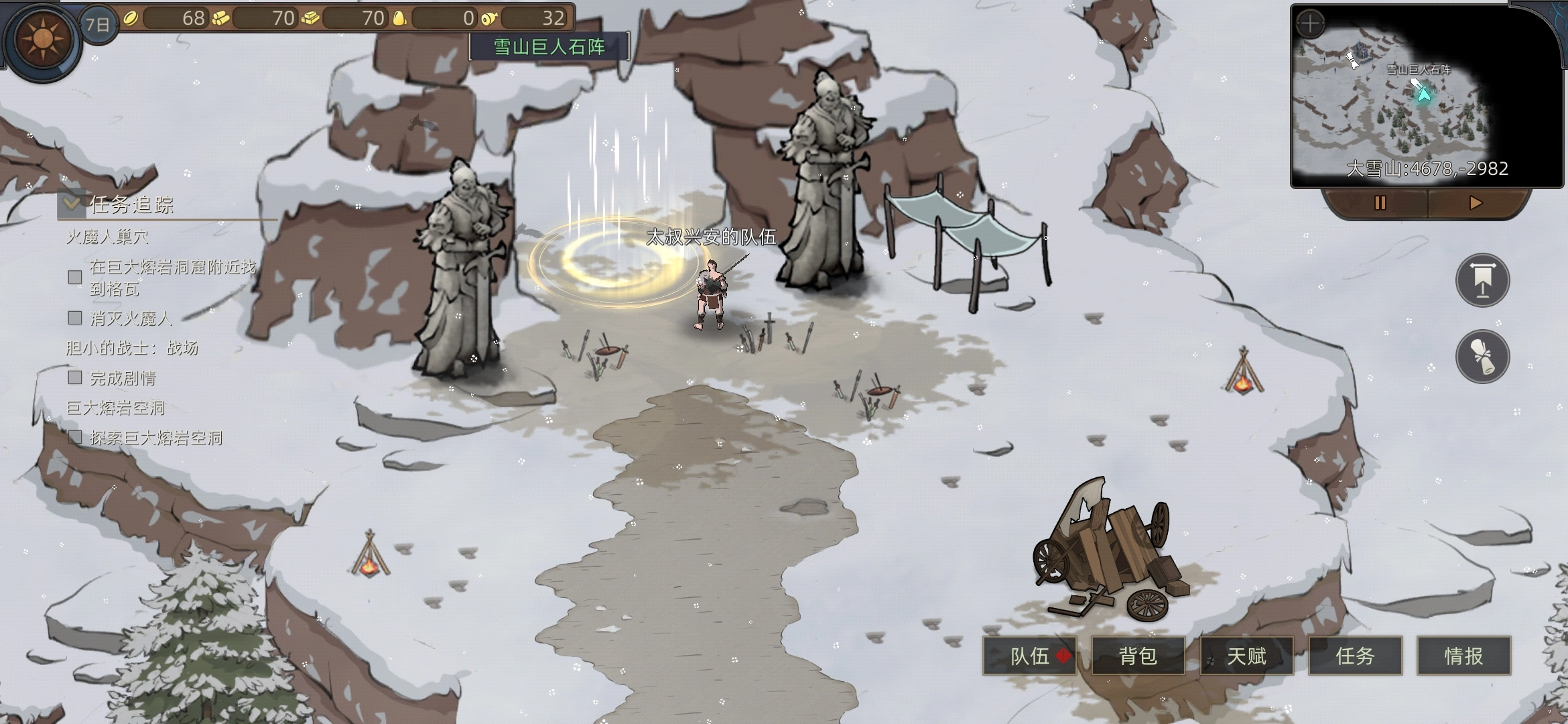Select the 胆小的战士：战场 quest entry

tap(132, 348)
